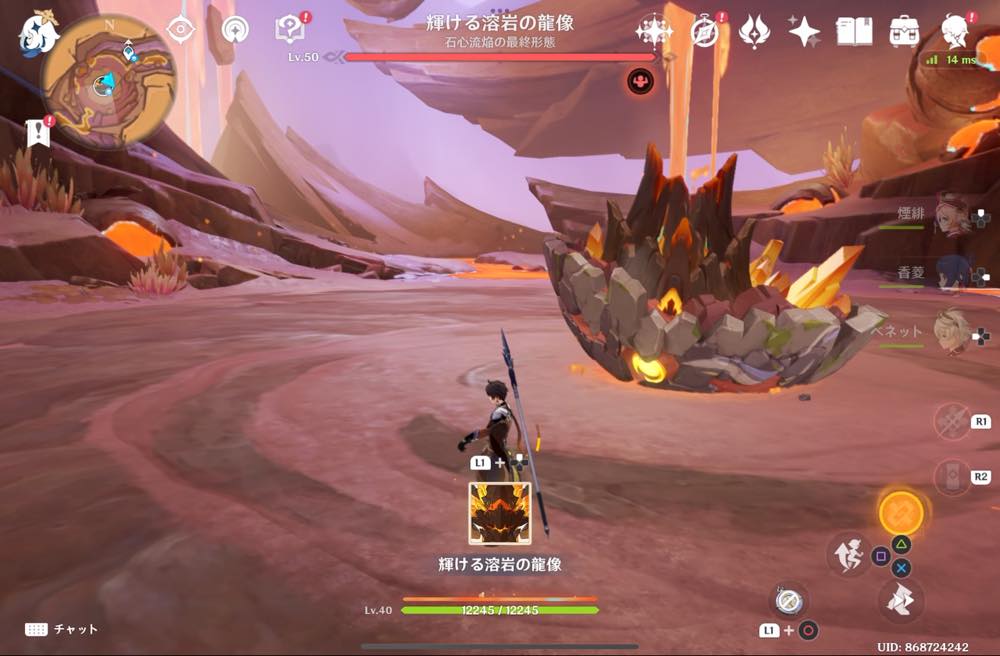
Task: Use the compass gadget icon
Action: 789,600
